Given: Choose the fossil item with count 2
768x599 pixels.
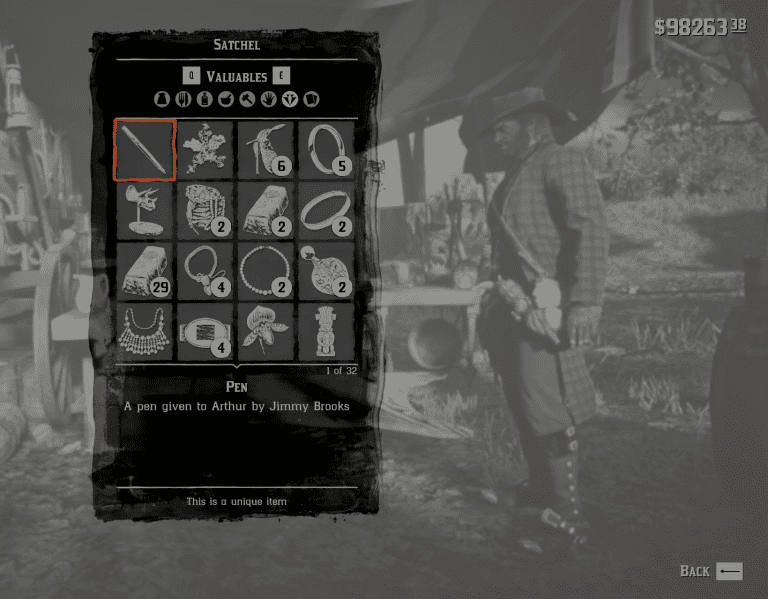Looking at the screenshot, I should click(206, 210).
